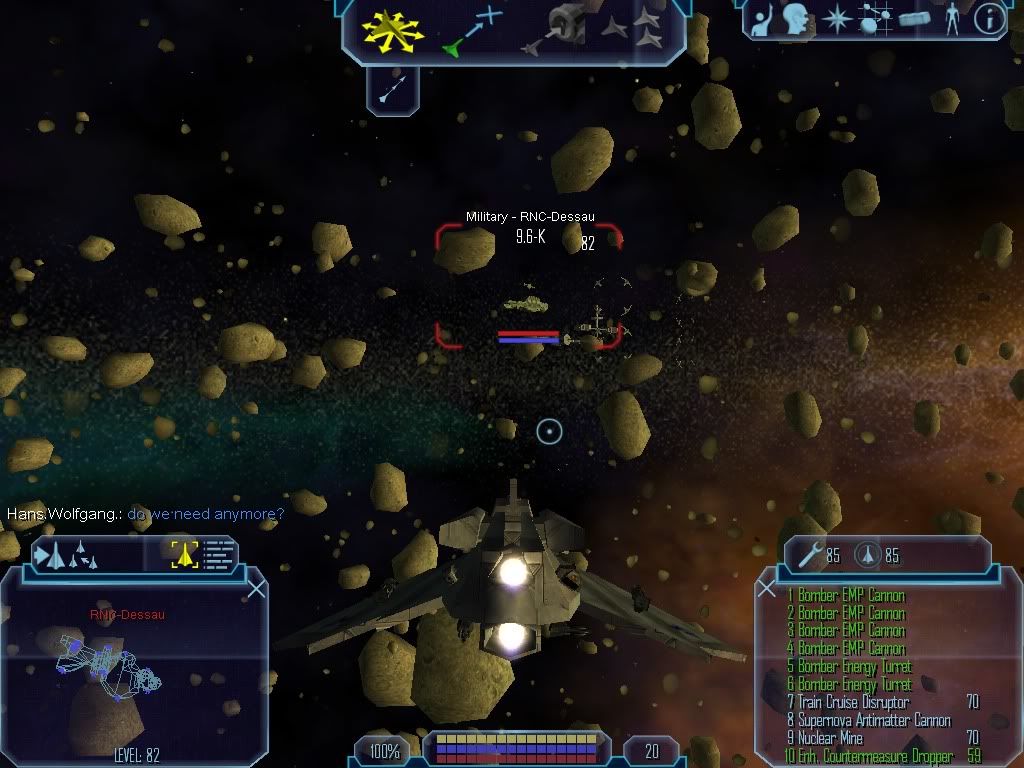
Task: Select the yellow target view tab
Action: (x=184, y=554)
